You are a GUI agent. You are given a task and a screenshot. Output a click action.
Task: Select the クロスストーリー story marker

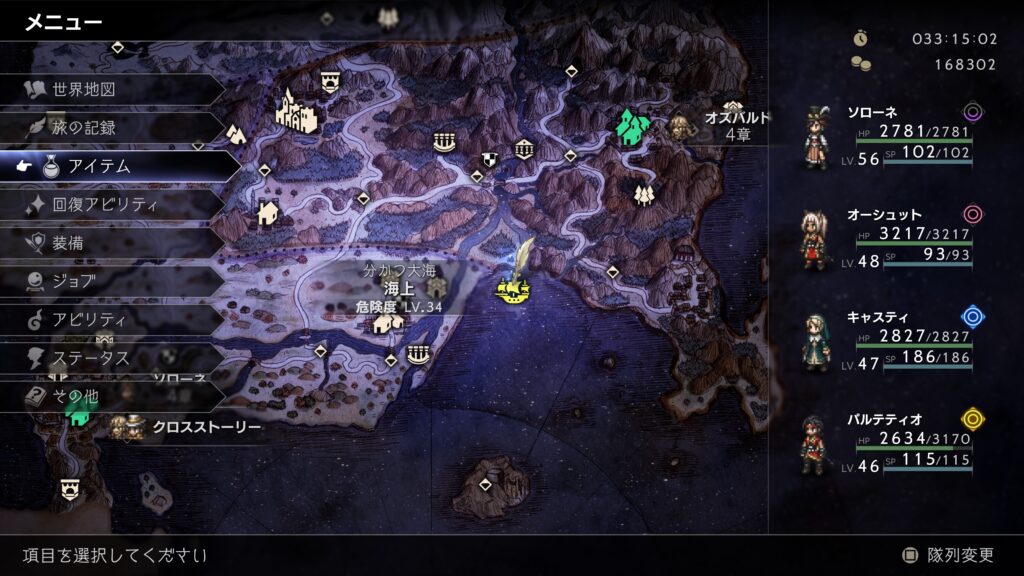(x=190, y=427)
